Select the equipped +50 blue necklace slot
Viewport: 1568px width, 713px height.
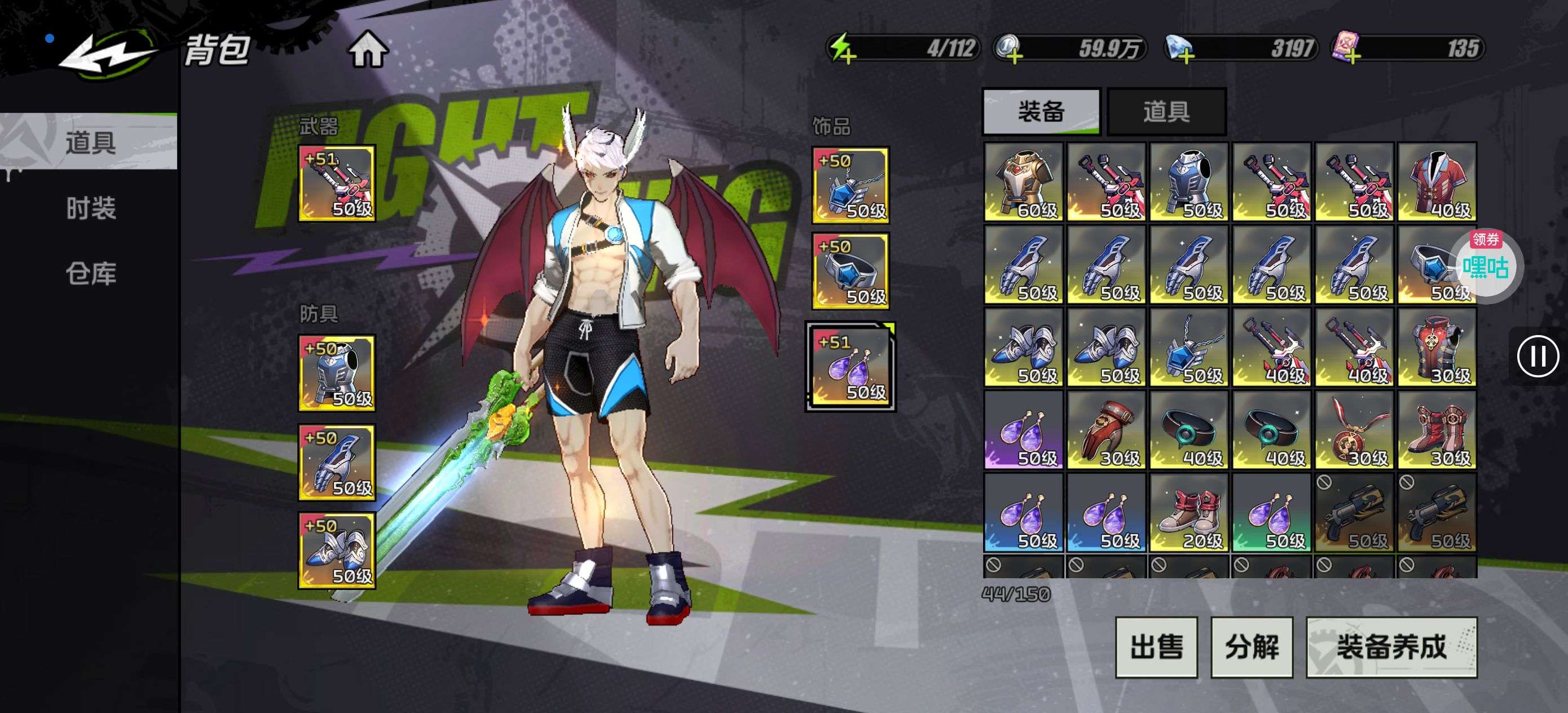pyautogui.click(x=851, y=185)
